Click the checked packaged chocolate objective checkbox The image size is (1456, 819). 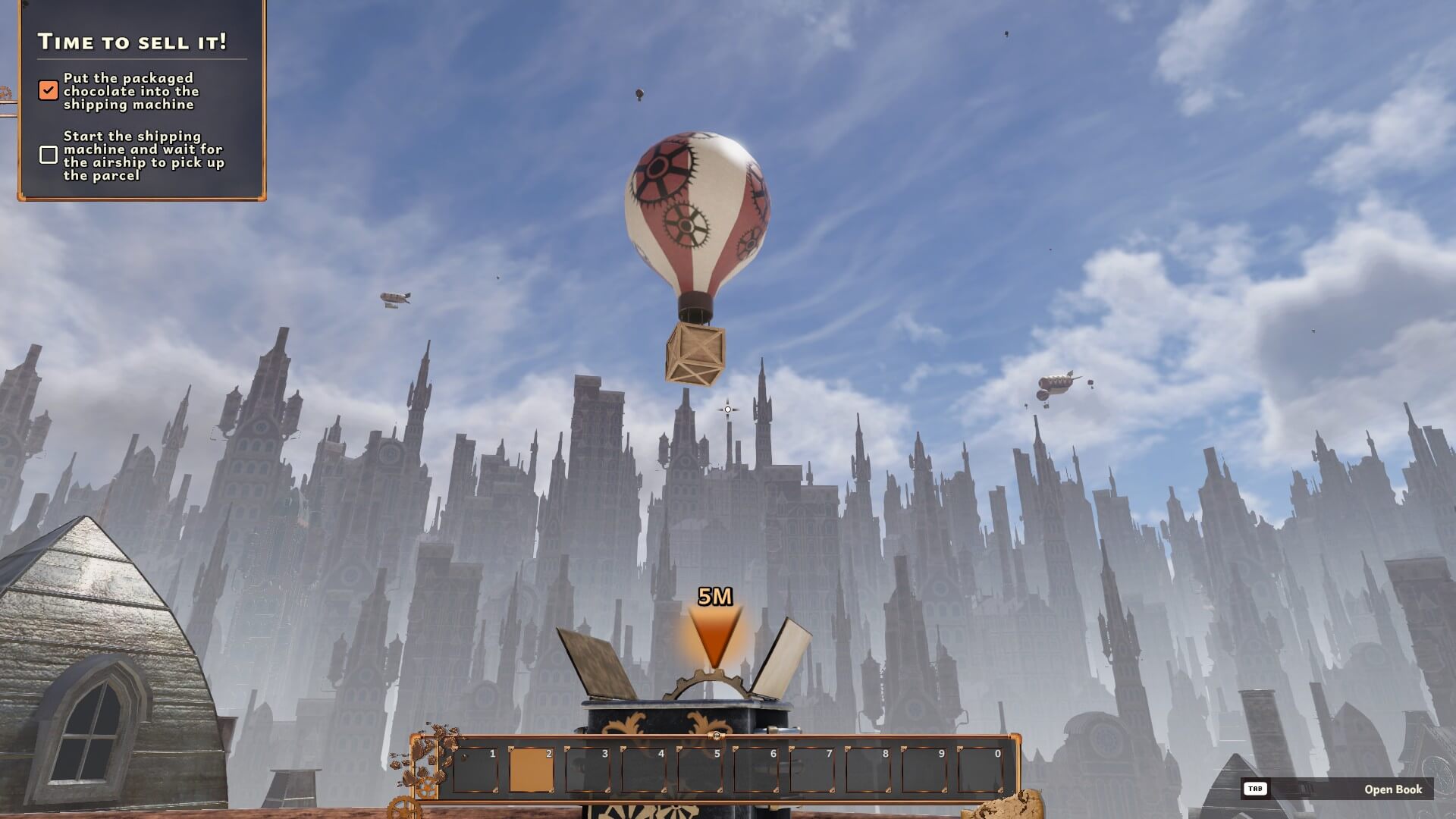click(49, 91)
